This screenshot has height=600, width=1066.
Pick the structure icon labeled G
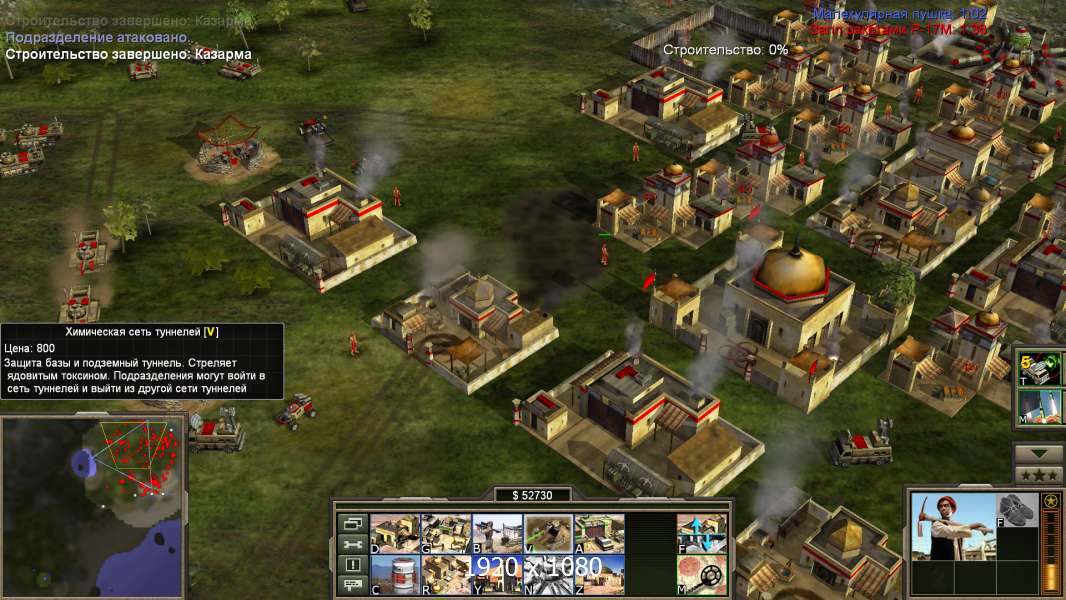point(446,533)
